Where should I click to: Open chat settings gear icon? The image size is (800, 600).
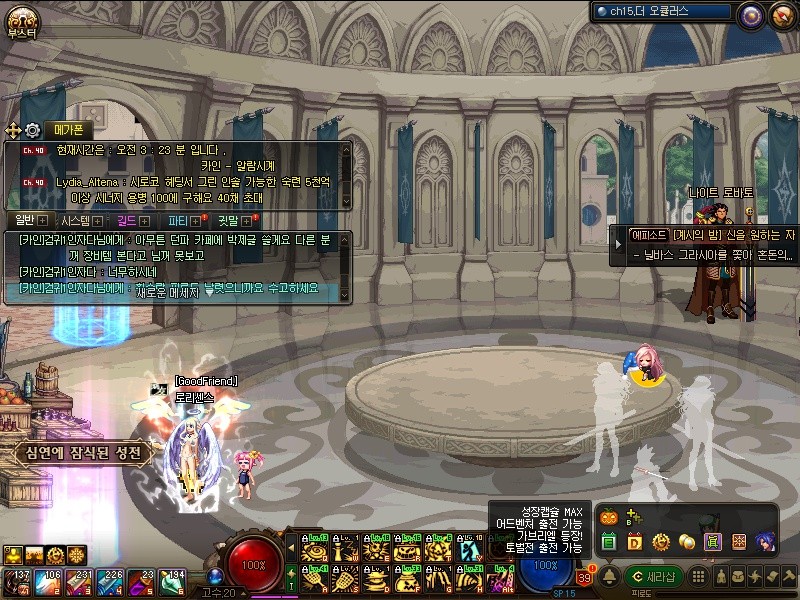tap(32, 130)
